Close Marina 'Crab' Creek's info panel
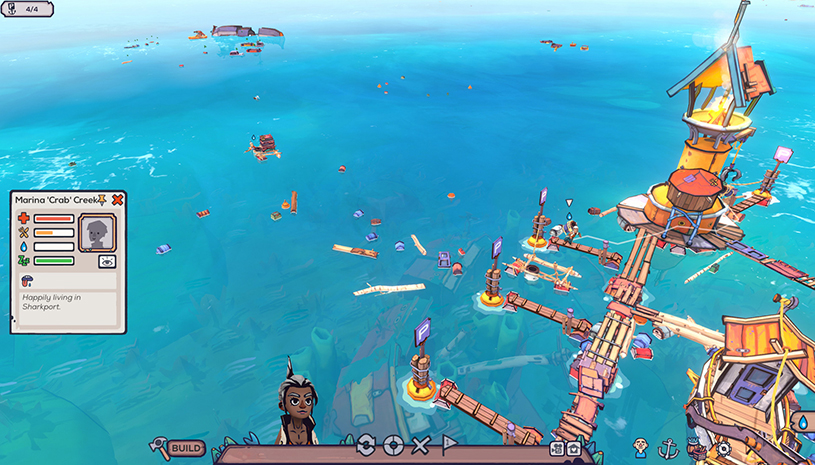Image resolution: width=815 pixels, height=465 pixels. pos(118,200)
